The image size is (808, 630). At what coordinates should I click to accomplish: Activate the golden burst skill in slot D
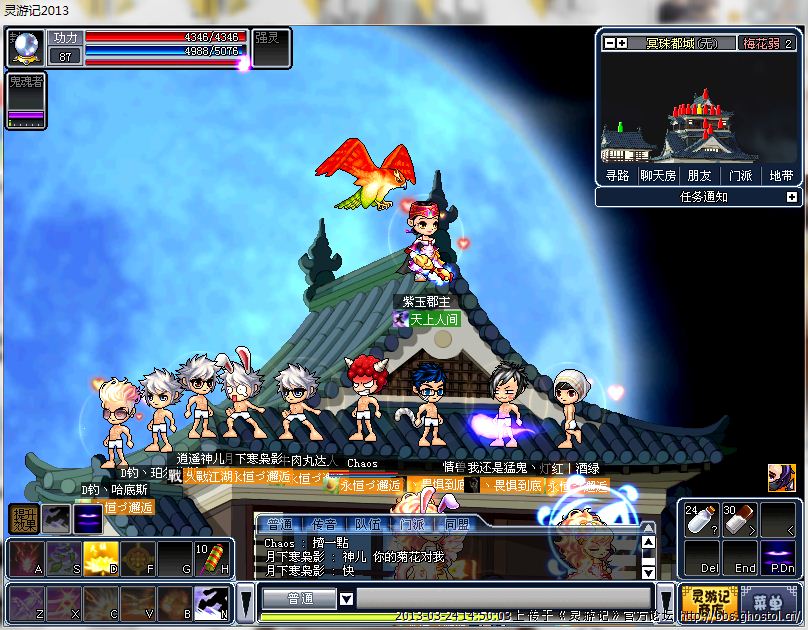point(101,558)
